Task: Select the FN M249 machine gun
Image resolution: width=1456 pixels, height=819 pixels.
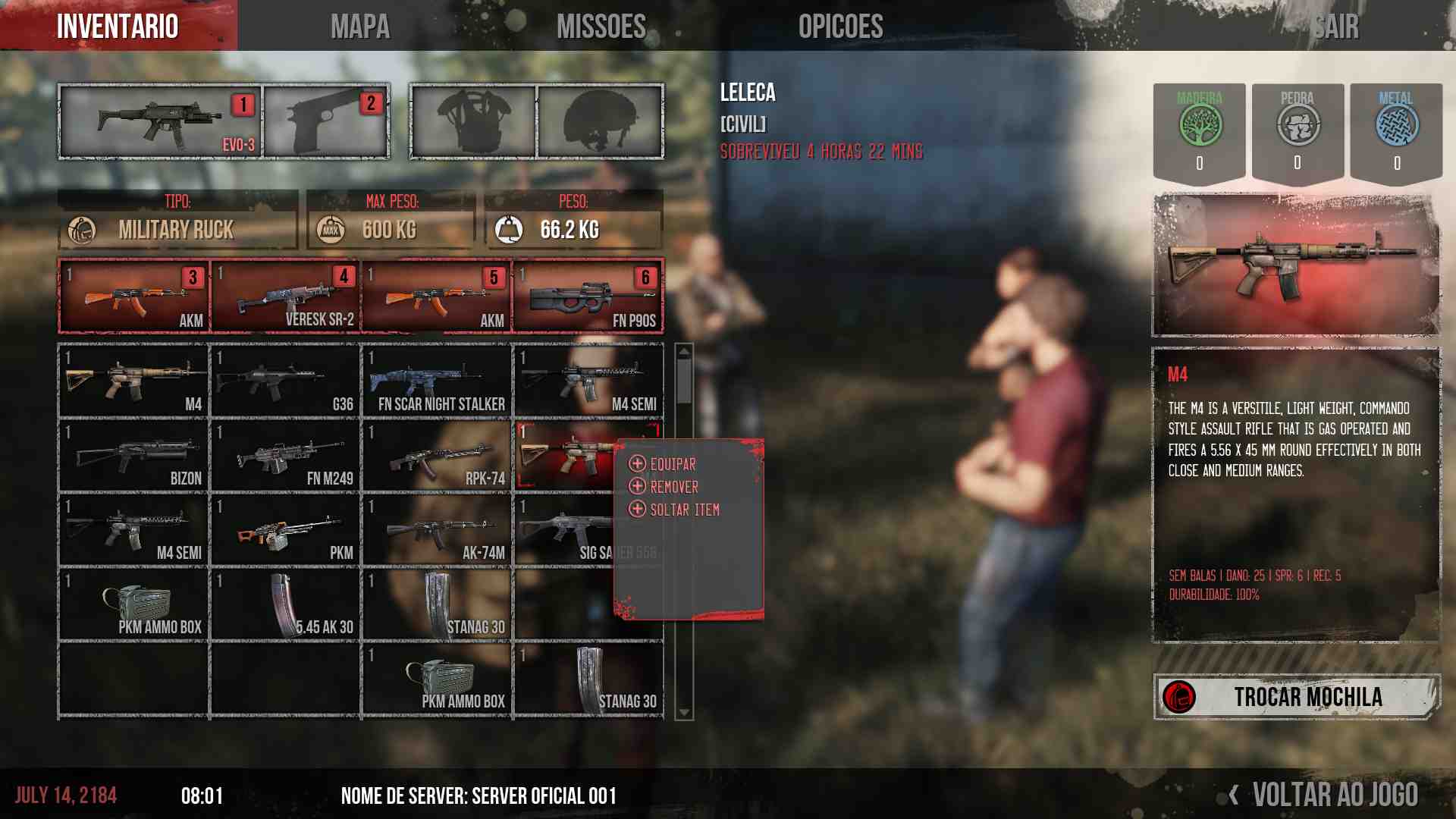Action: click(285, 455)
